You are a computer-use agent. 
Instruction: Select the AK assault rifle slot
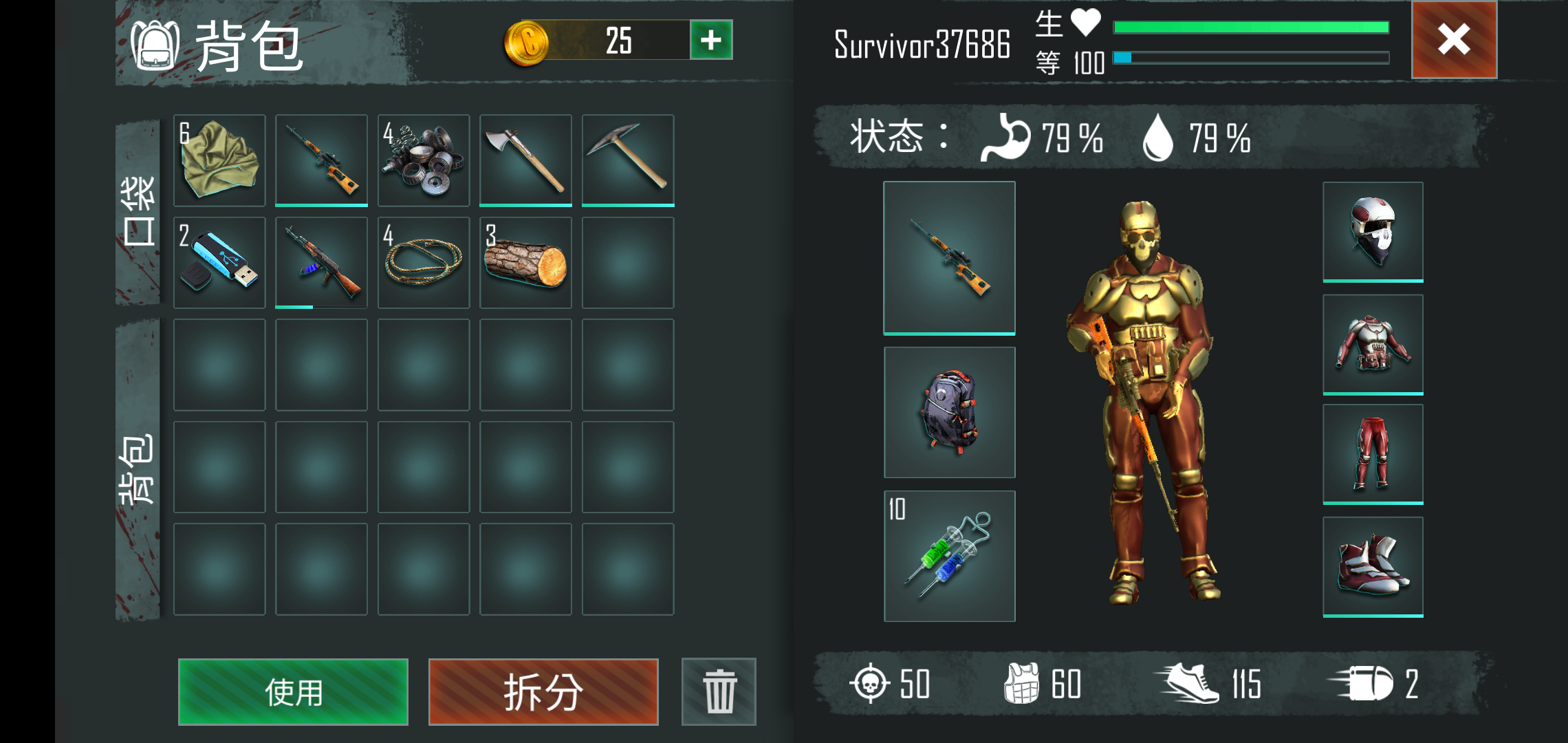pos(321,263)
